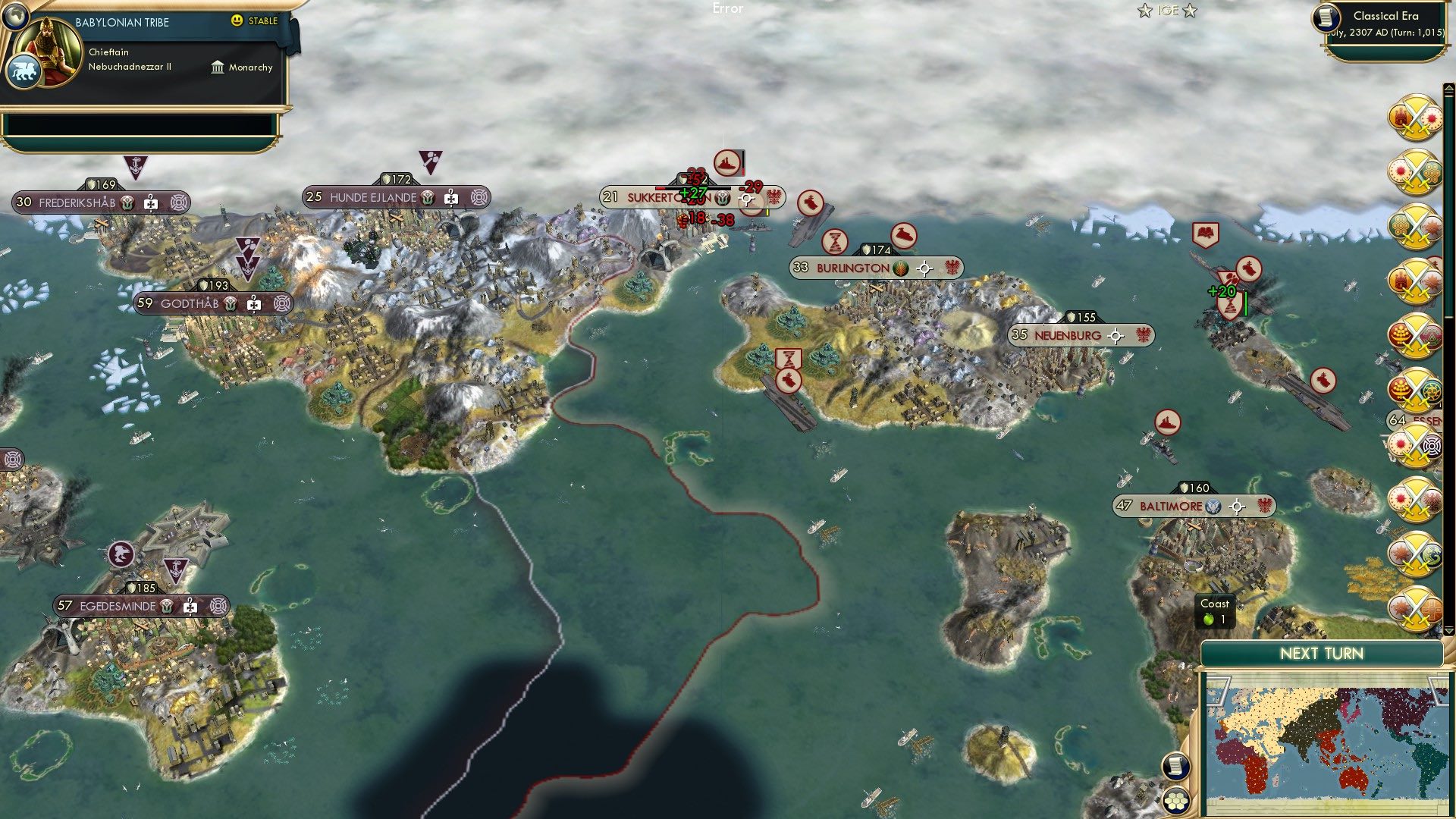Viewport: 1456px width, 819px height.
Task: Toggle the right star beside the IGE label
Action: tap(1190, 11)
